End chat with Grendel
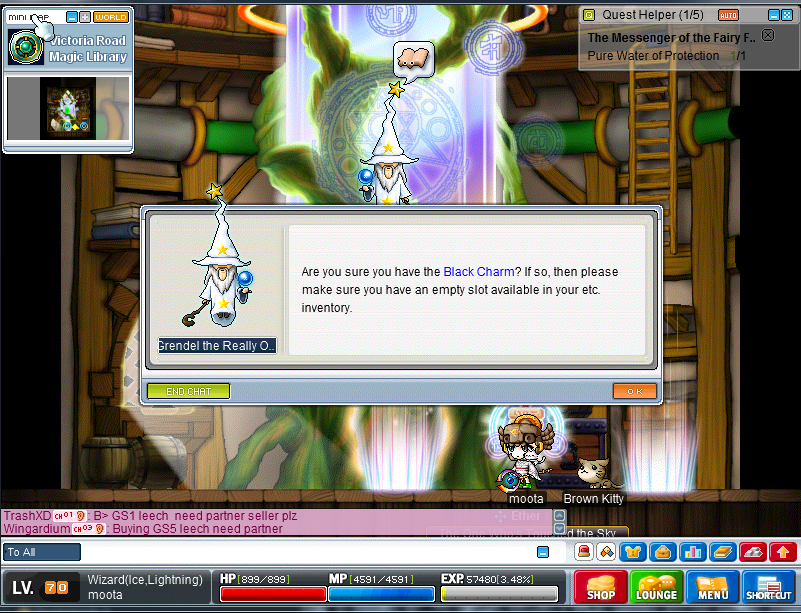Image resolution: width=801 pixels, height=613 pixels. tap(188, 391)
